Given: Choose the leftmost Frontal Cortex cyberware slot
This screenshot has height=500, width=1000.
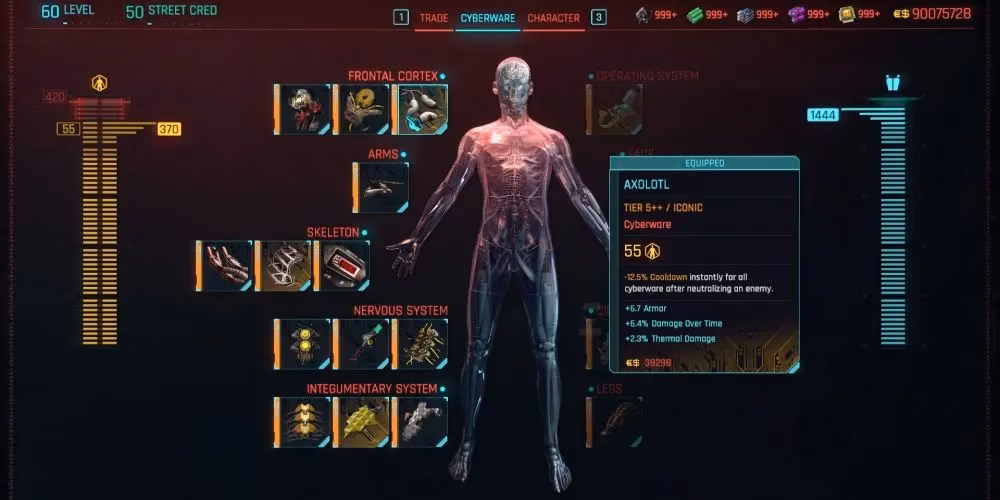Looking at the screenshot, I should click(304, 109).
